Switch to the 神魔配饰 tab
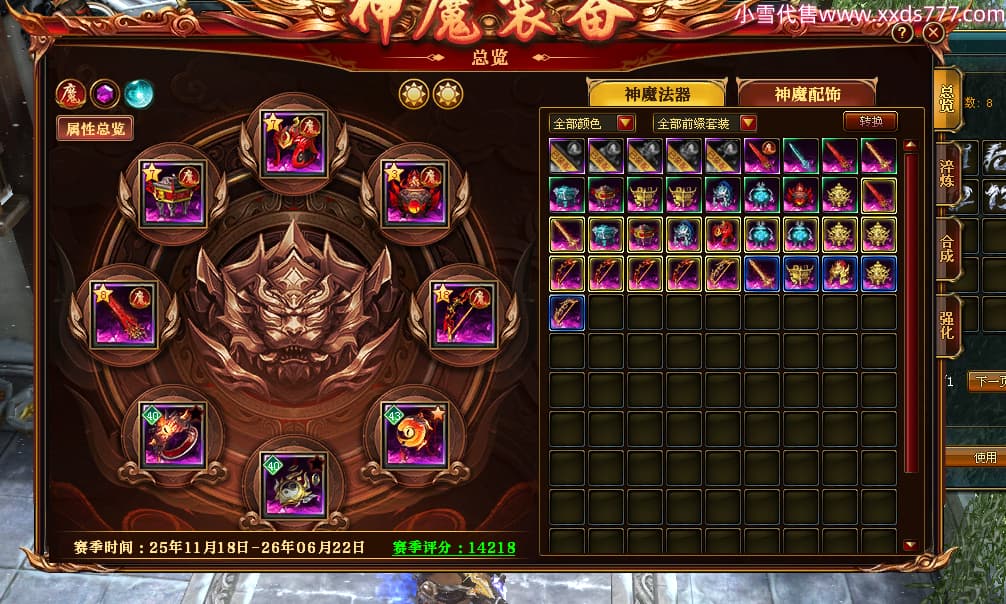 coord(806,94)
